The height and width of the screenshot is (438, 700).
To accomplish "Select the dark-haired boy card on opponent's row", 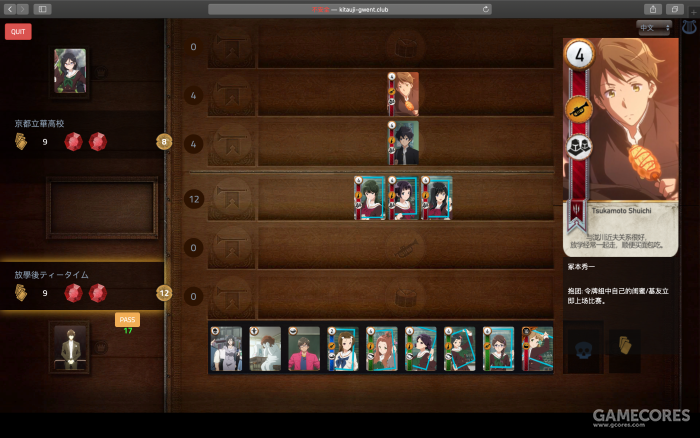I will click(x=403, y=142).
